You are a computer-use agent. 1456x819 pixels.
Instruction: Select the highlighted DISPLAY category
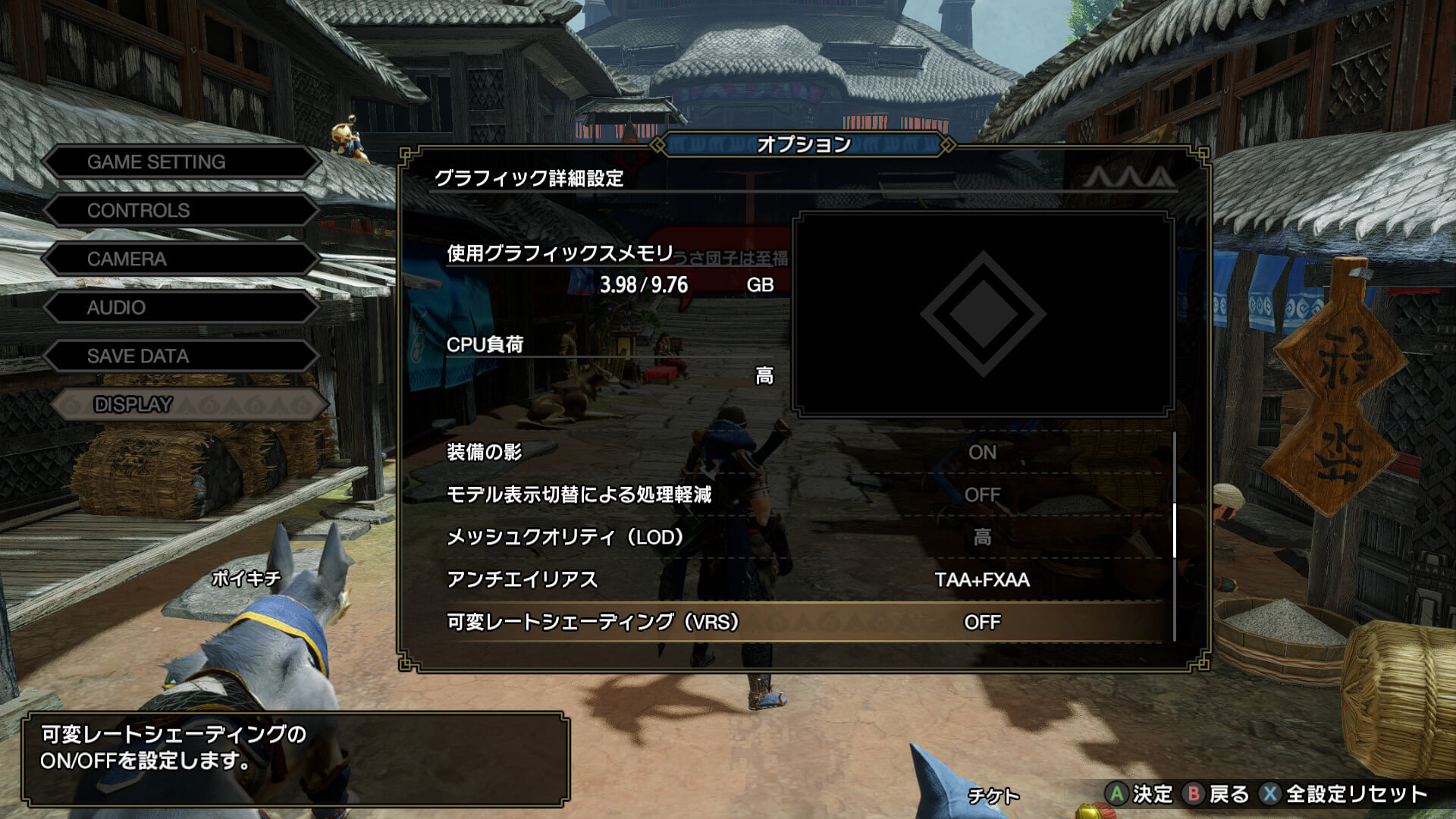click(x=190, y=405)
